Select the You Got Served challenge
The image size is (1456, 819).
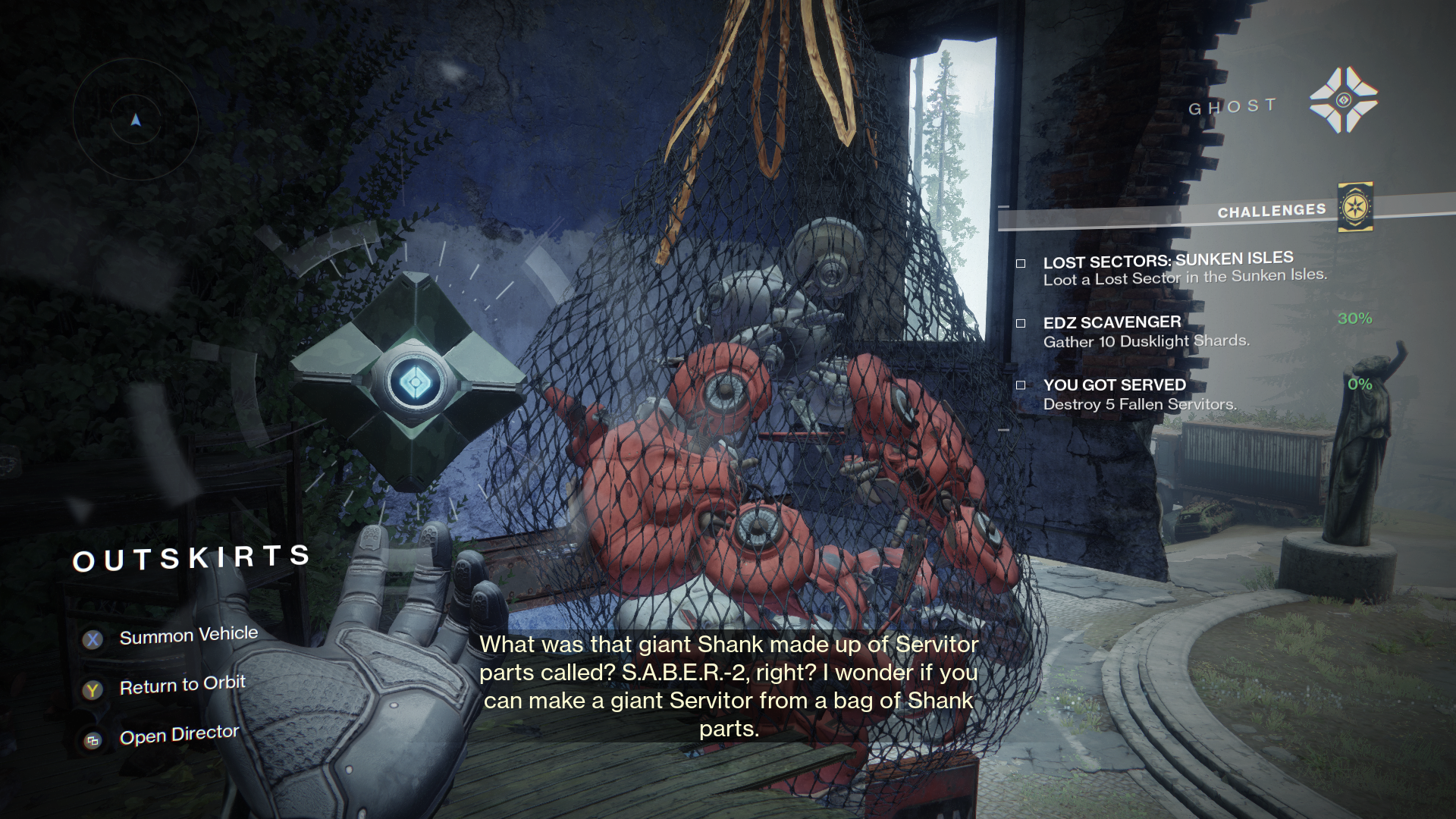coord(1139,394)
